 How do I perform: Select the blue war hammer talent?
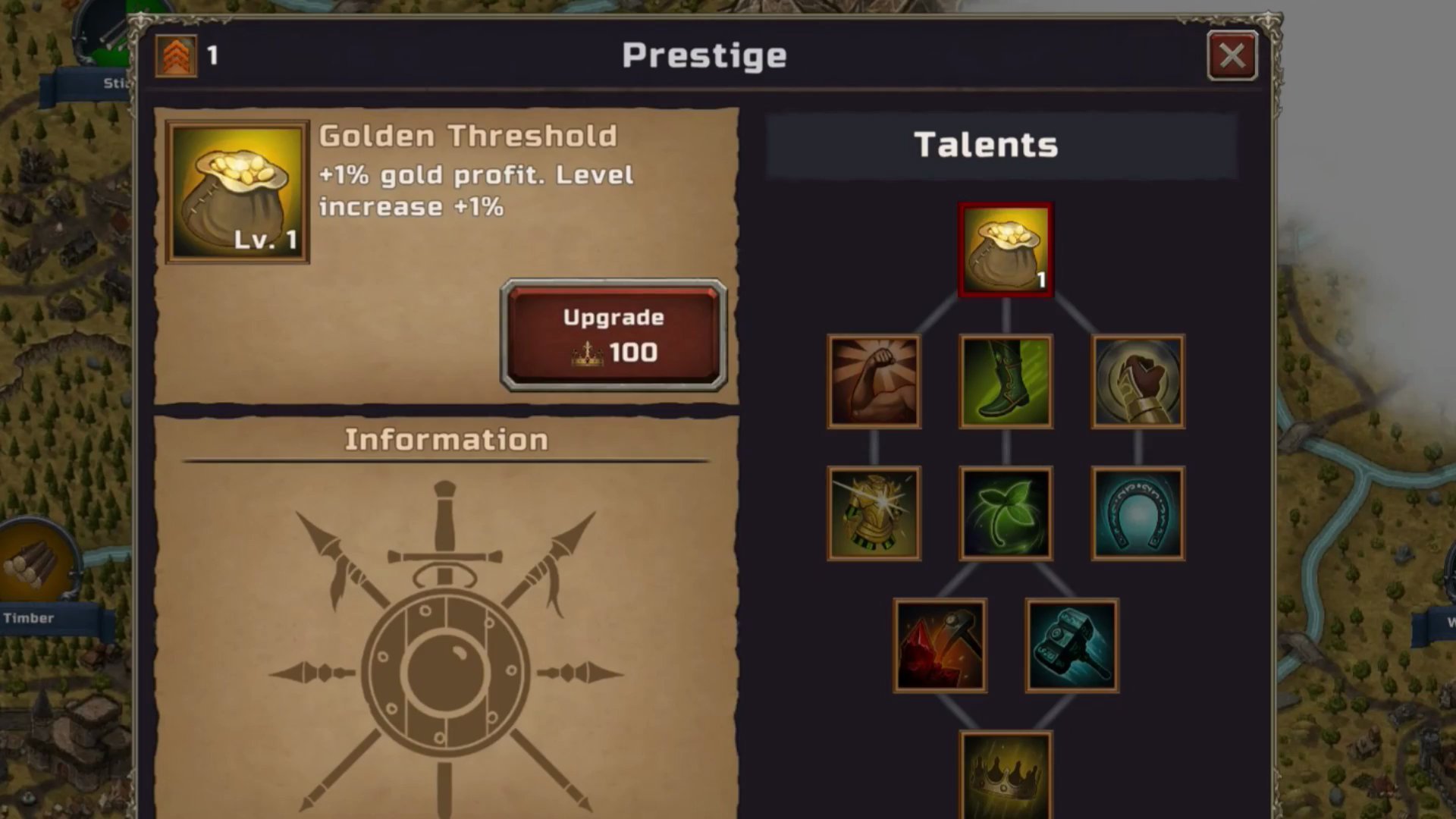[1071, 643]
